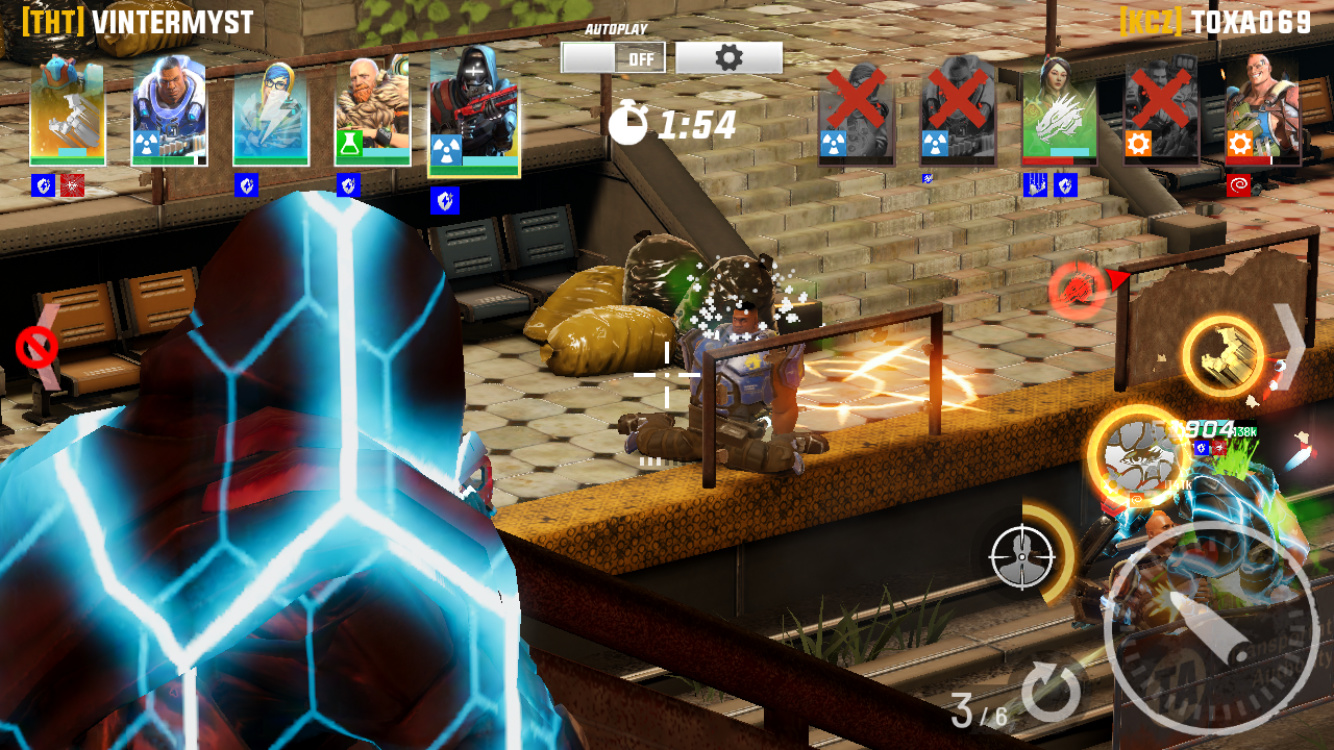Viewport: 1334px width, 750px height.
Task: Select the lightning bolt hero card
Action: (x=270, y=112)
